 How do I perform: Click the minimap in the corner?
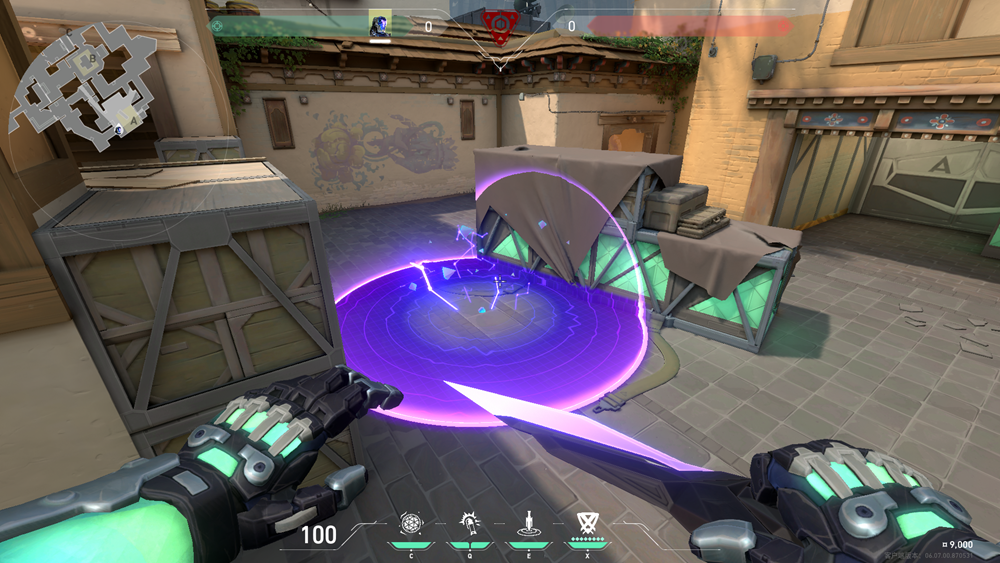pos(82,82)
